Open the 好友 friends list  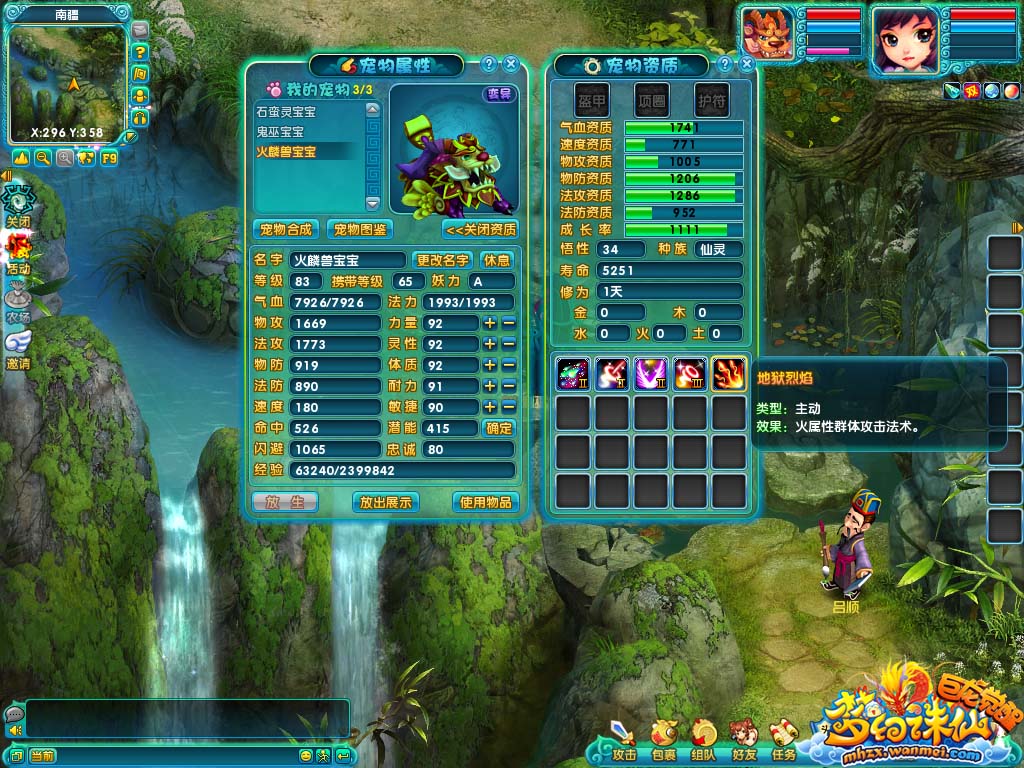pos(743,740)
